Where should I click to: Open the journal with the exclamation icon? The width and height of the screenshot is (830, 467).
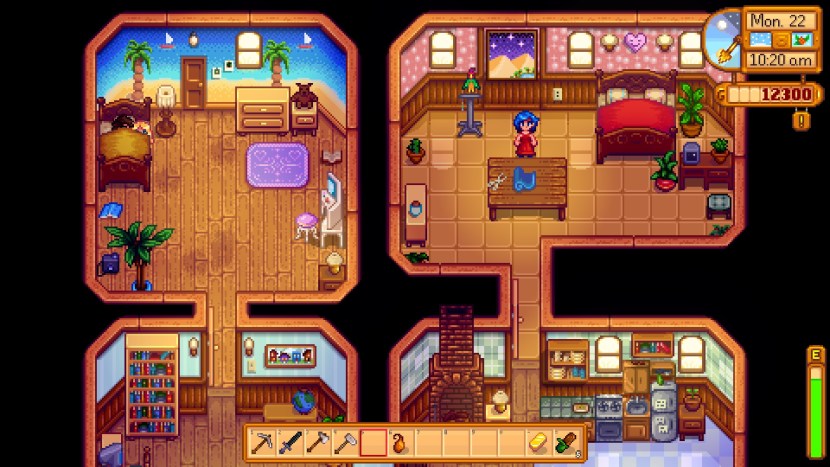click(x=801, y=121)
